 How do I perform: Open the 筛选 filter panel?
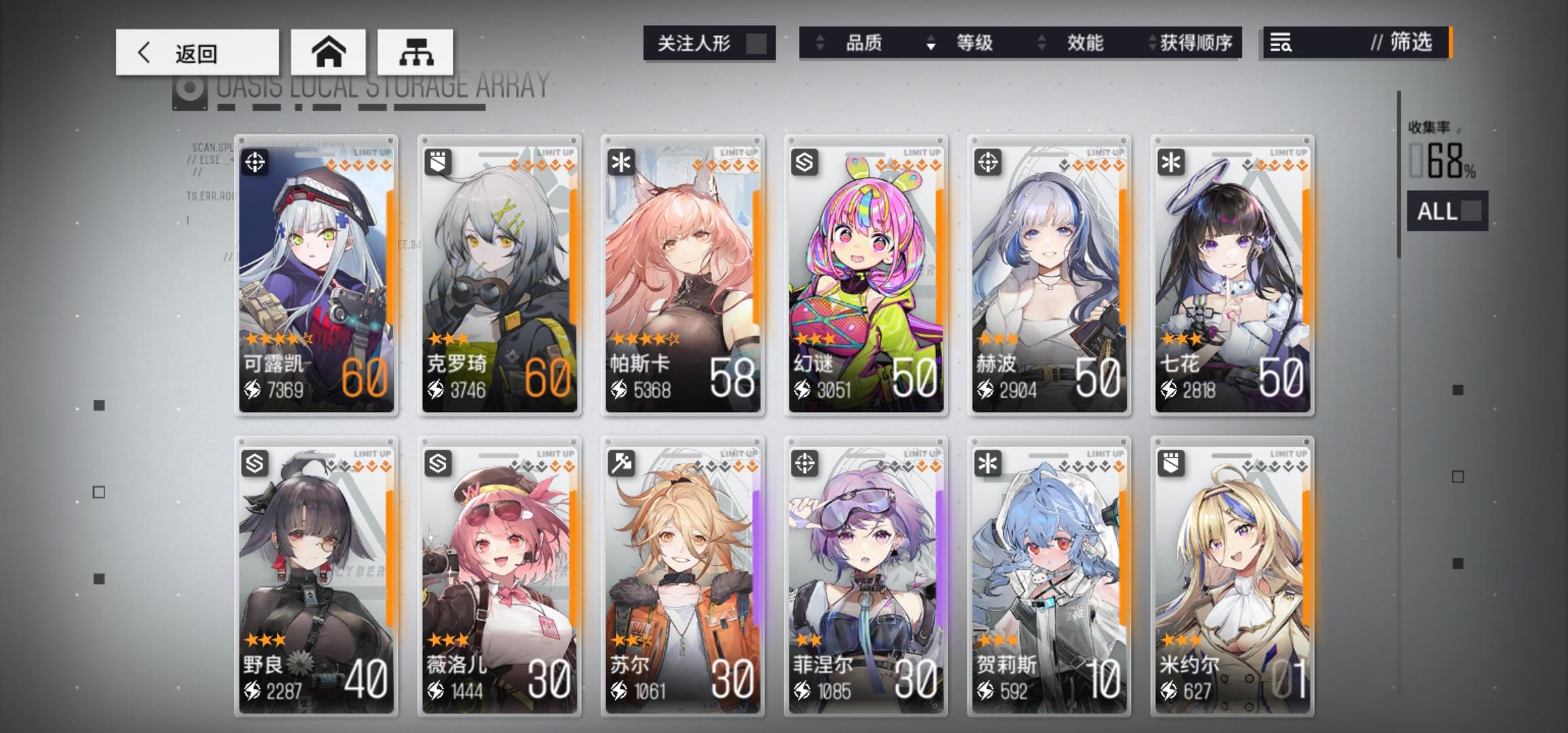(1410, 43)
